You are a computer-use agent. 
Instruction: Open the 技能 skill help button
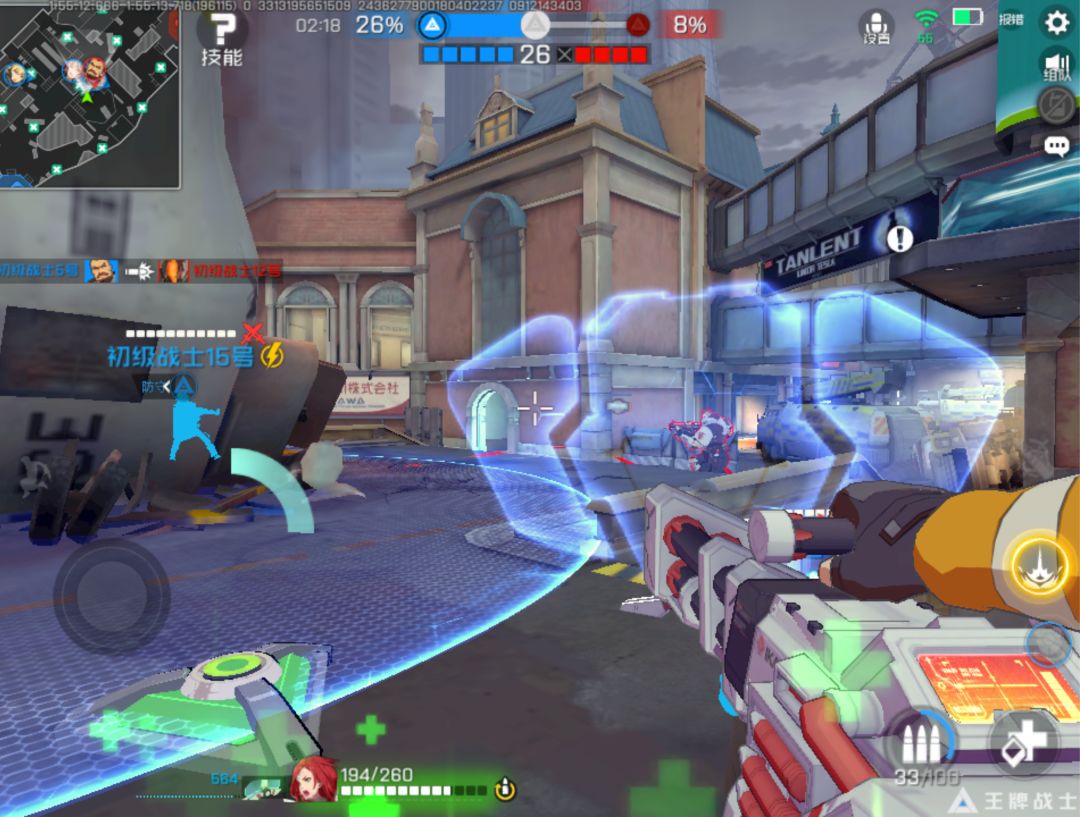click(x=222, y=36)
